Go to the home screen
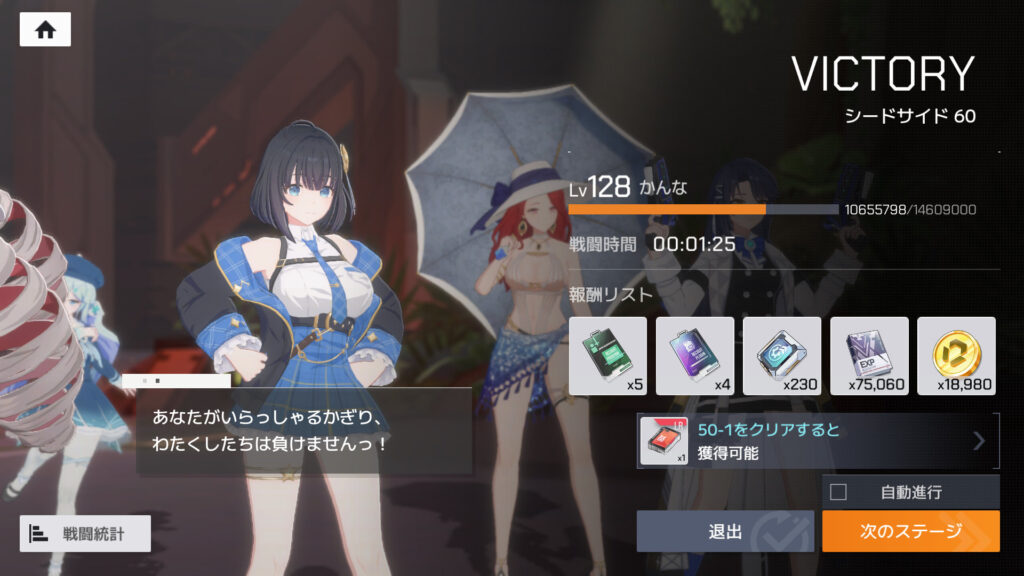1024x576 pixels. [x=45, y=30]
